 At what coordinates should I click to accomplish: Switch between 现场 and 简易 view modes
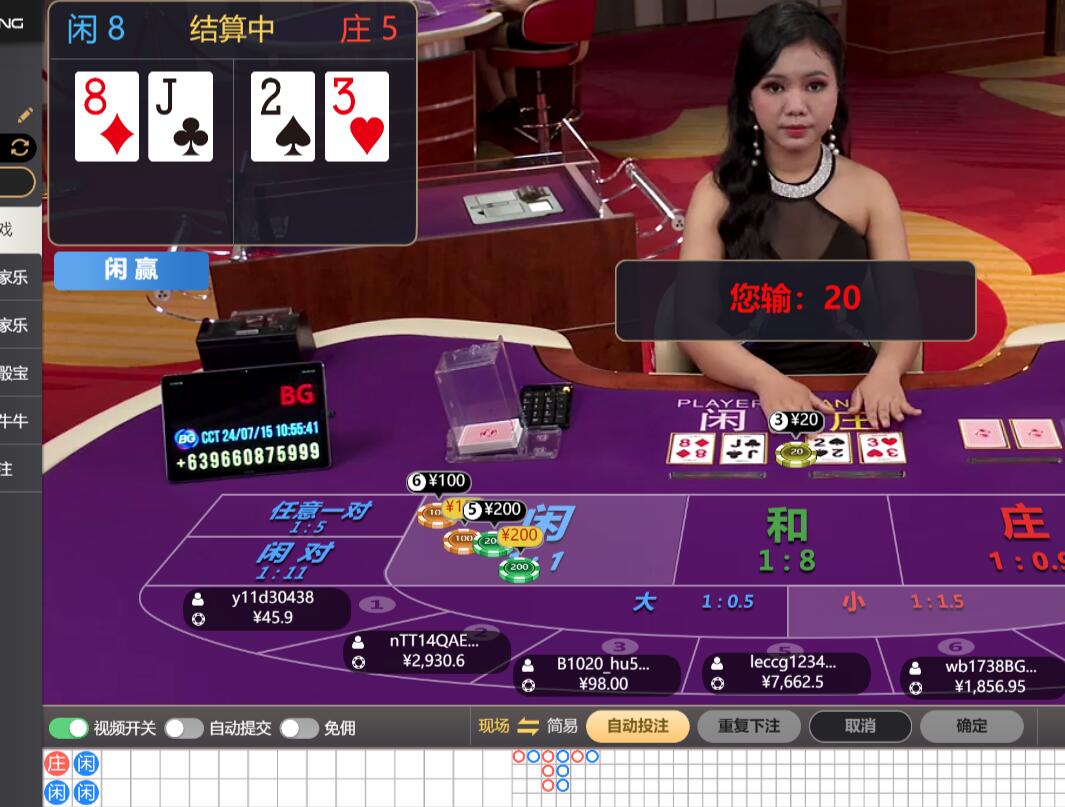[527, 726]
